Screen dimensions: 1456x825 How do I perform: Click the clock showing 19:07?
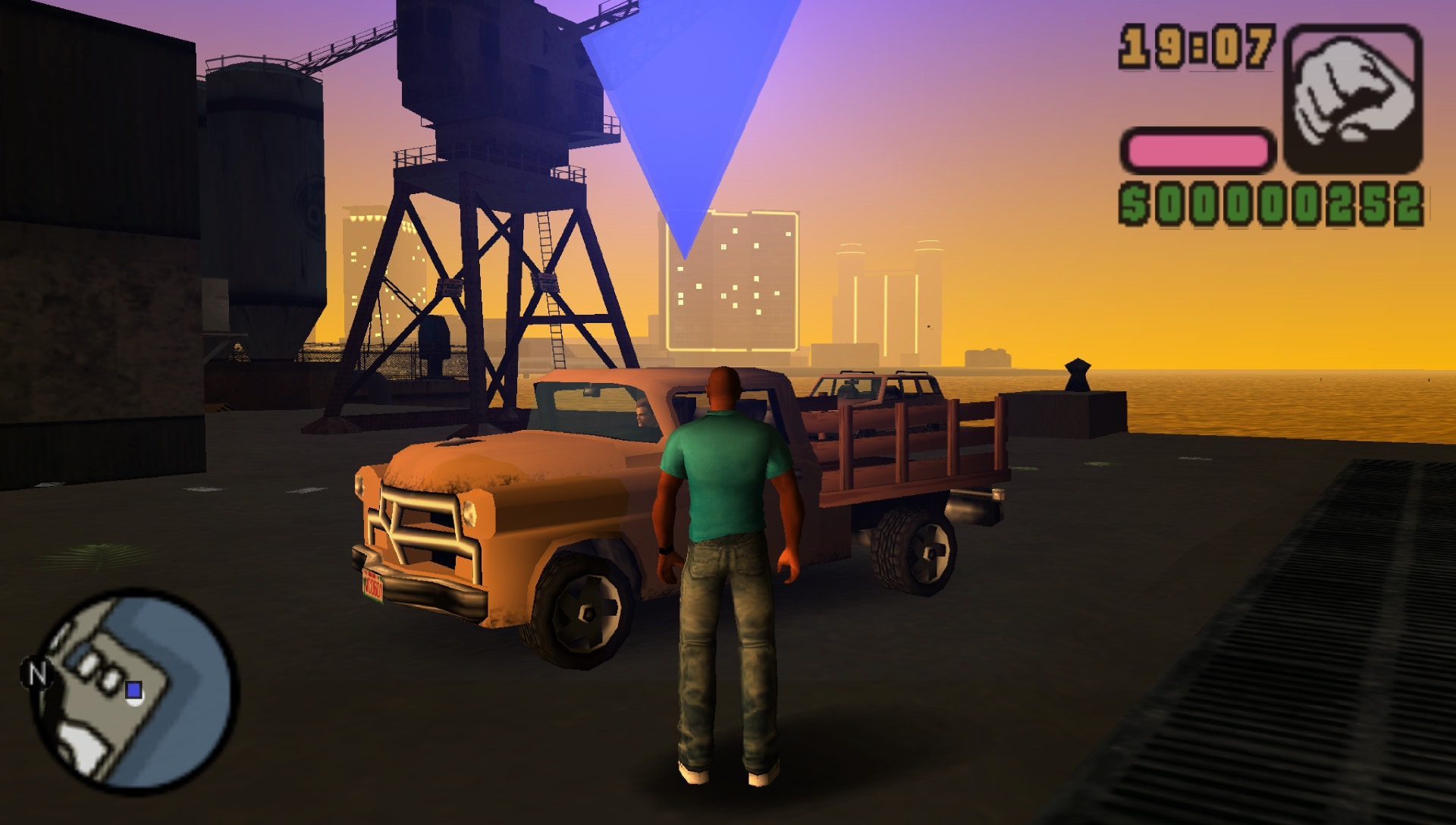(x=1195, y=45)
